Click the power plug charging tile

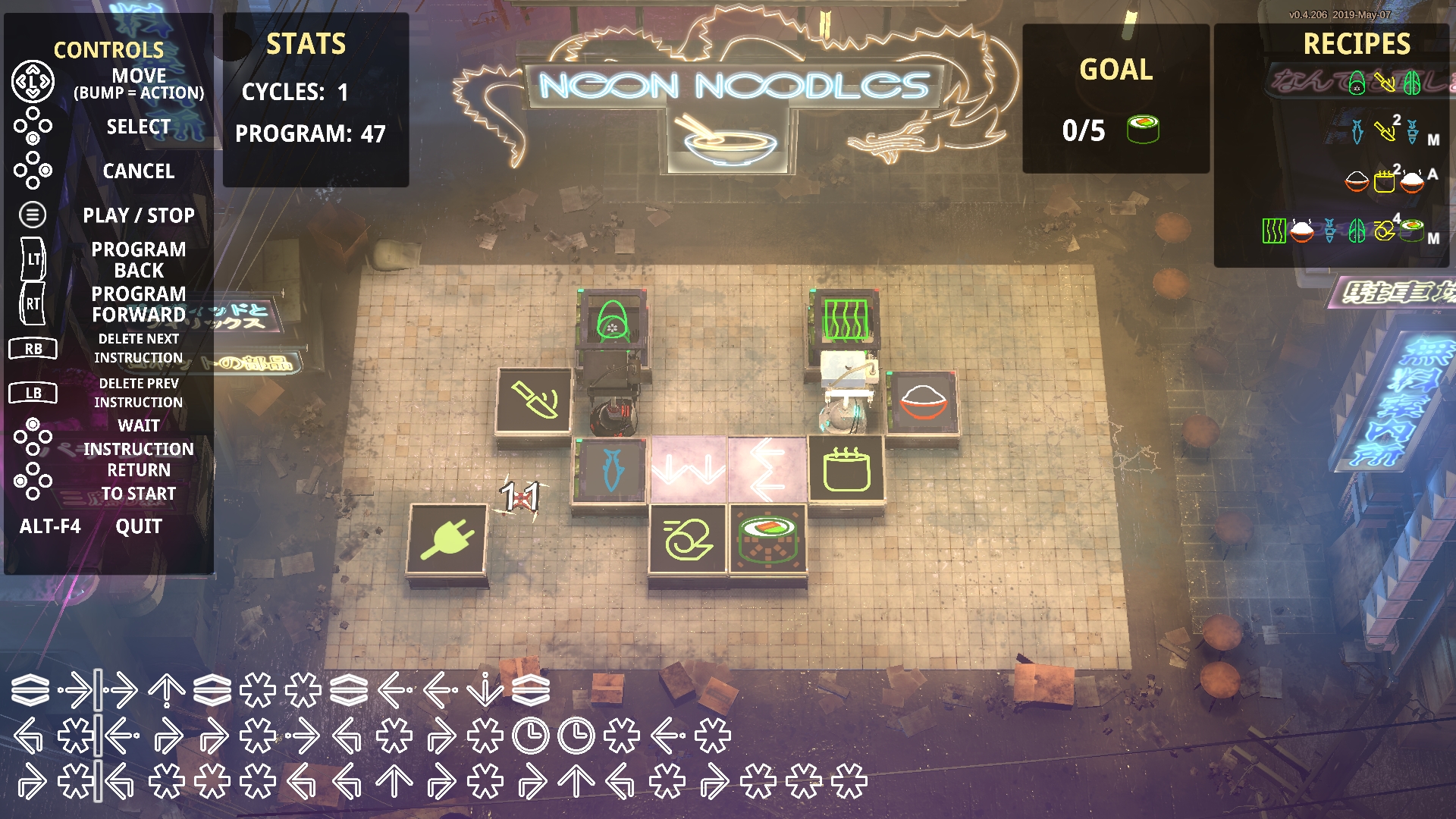pyautogui.click(x=447, y=539)
